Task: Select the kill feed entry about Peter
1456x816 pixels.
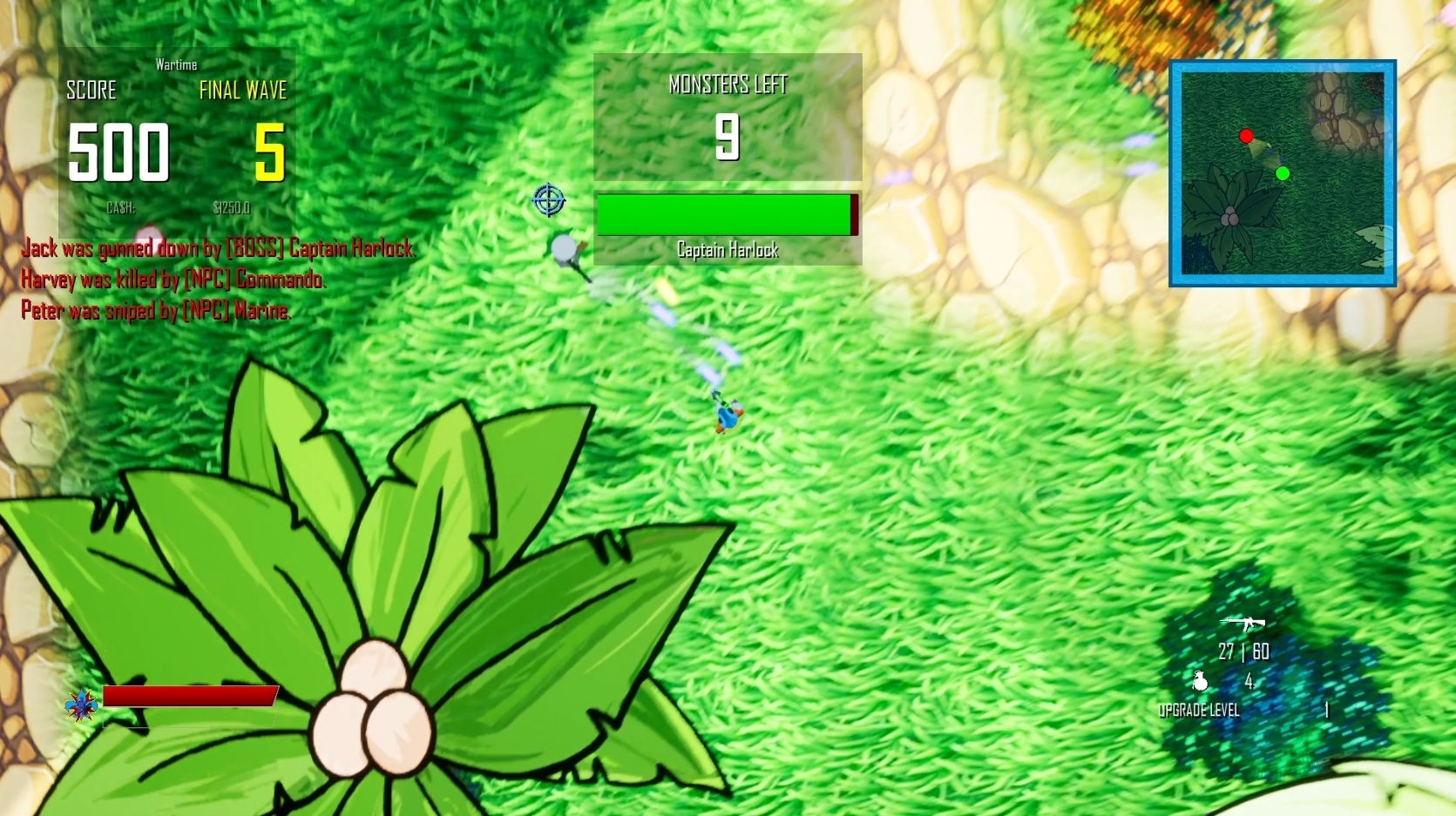Action: (x=157, y=310)
